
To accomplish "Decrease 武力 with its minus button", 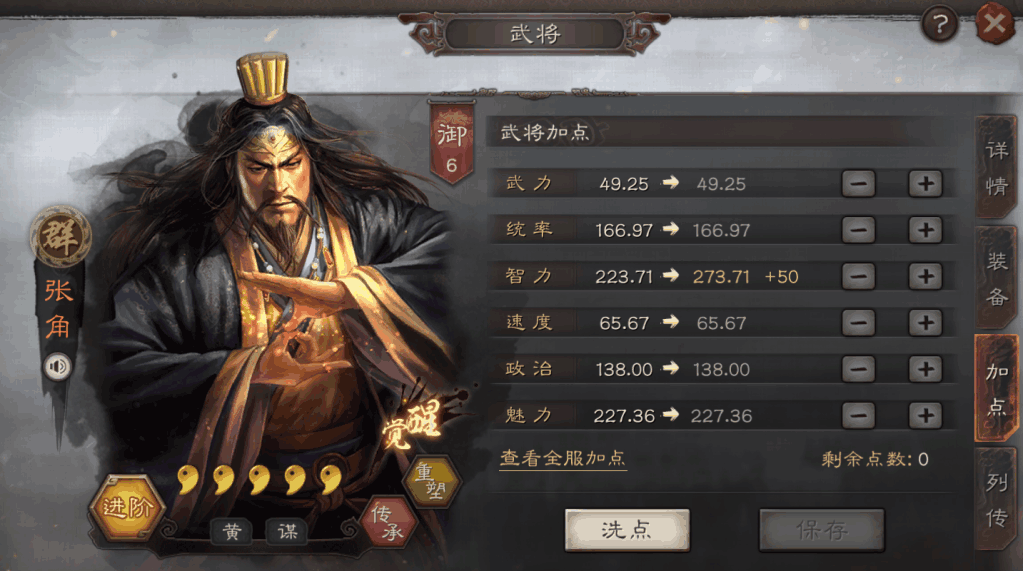I will (x=858, y=184).
